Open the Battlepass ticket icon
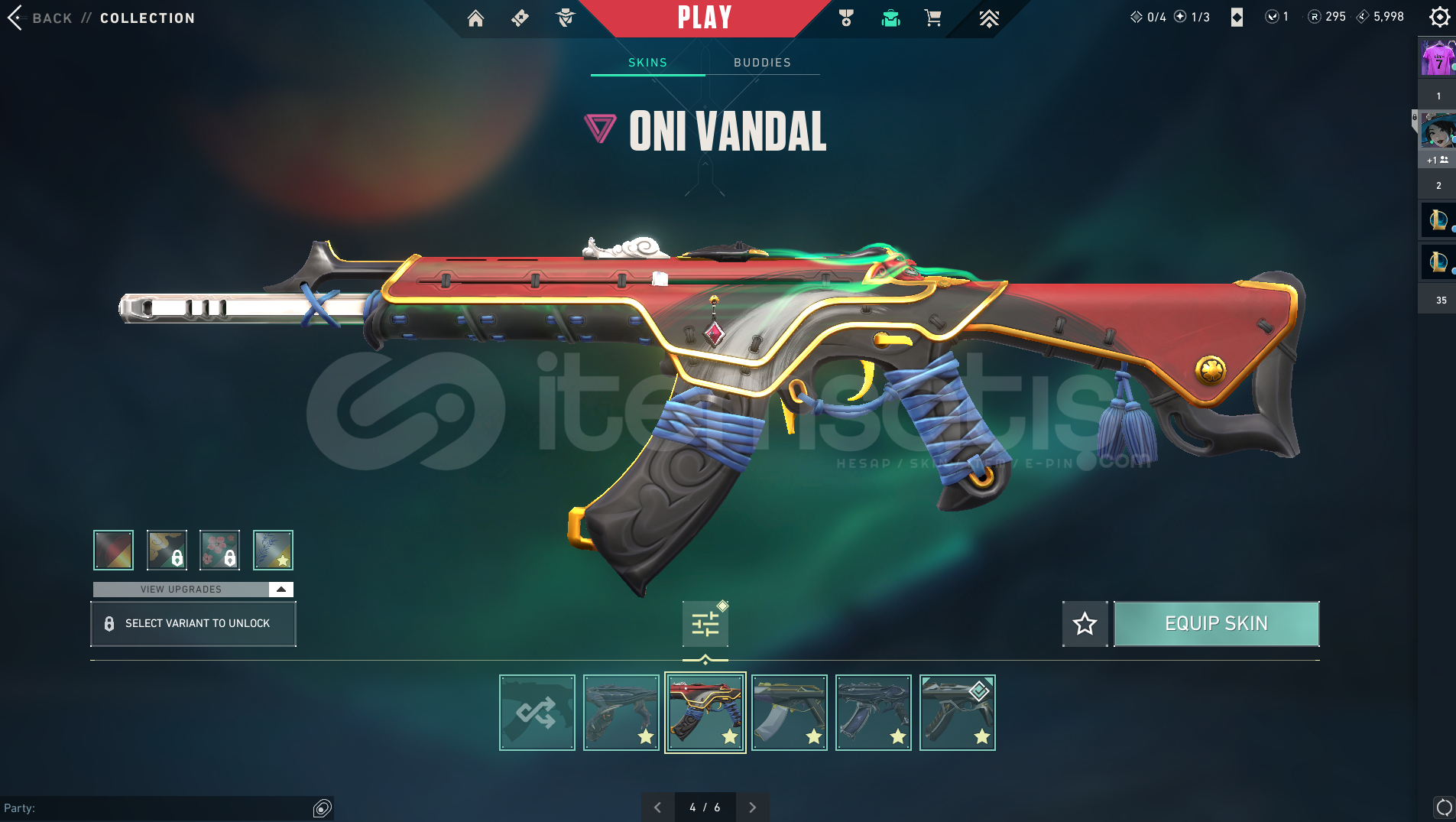Viewport: 1456px width, 822px height. point(520,19)
